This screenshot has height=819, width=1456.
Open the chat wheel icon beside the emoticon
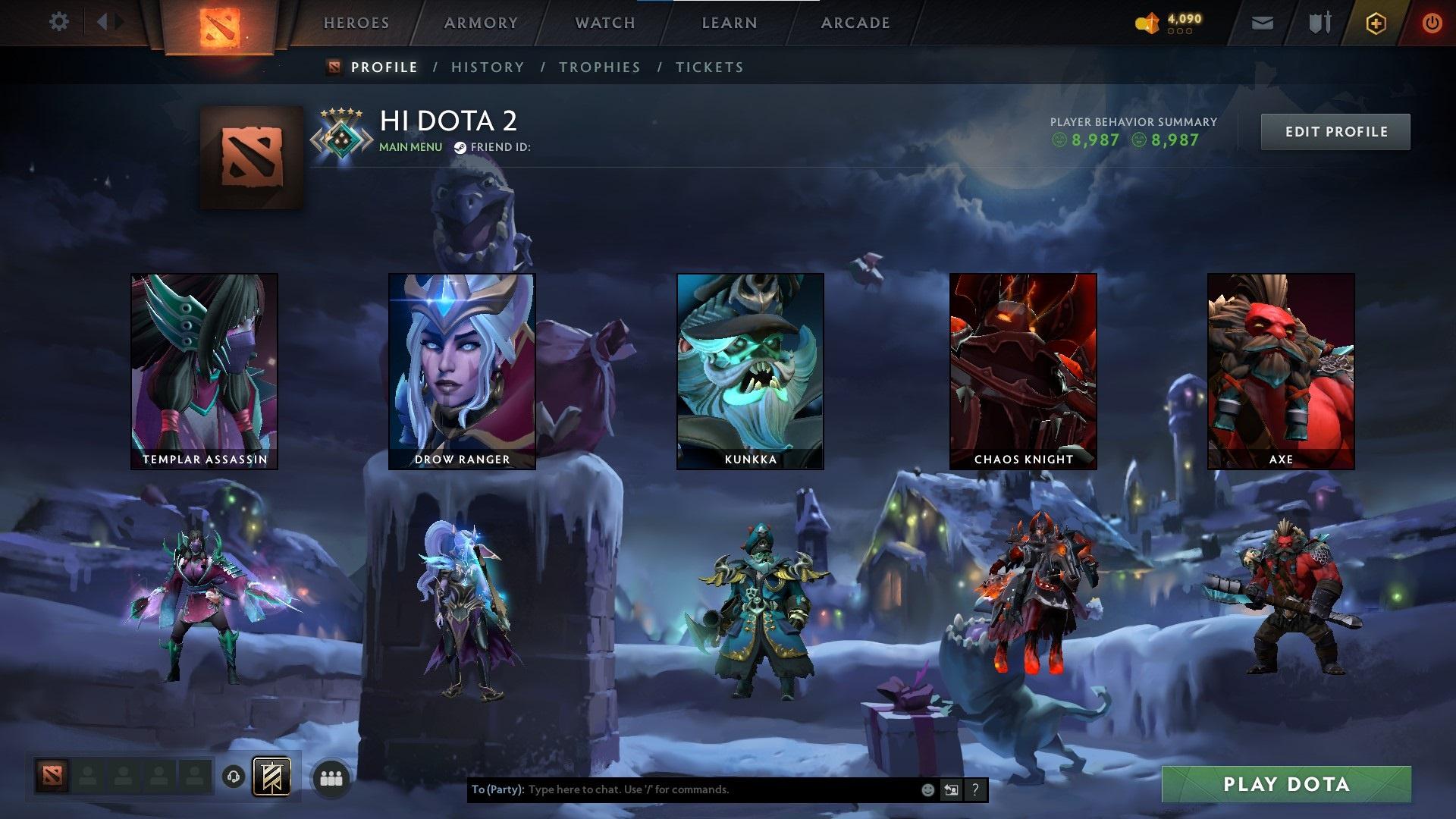(951, 789)
